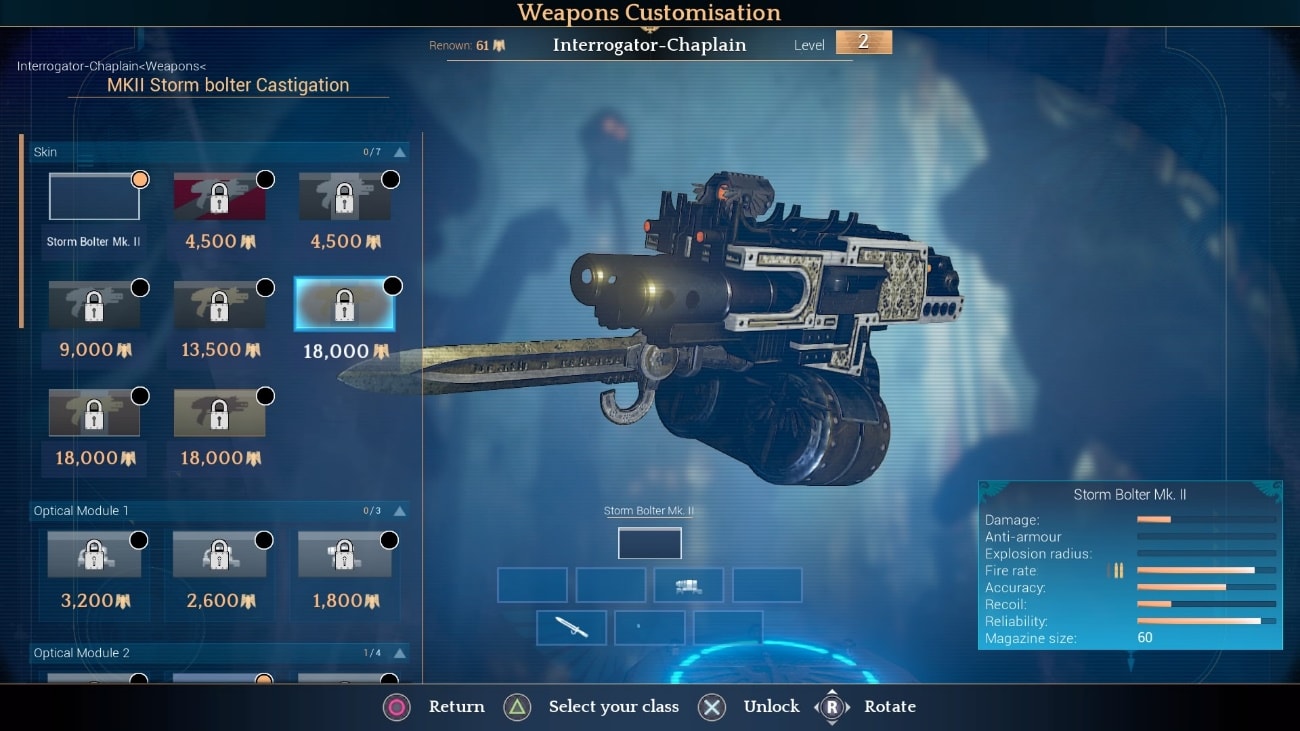The image size is (1300, 731).
Task: Open the bayonet attachment slot
Action: tap(572, 627)
